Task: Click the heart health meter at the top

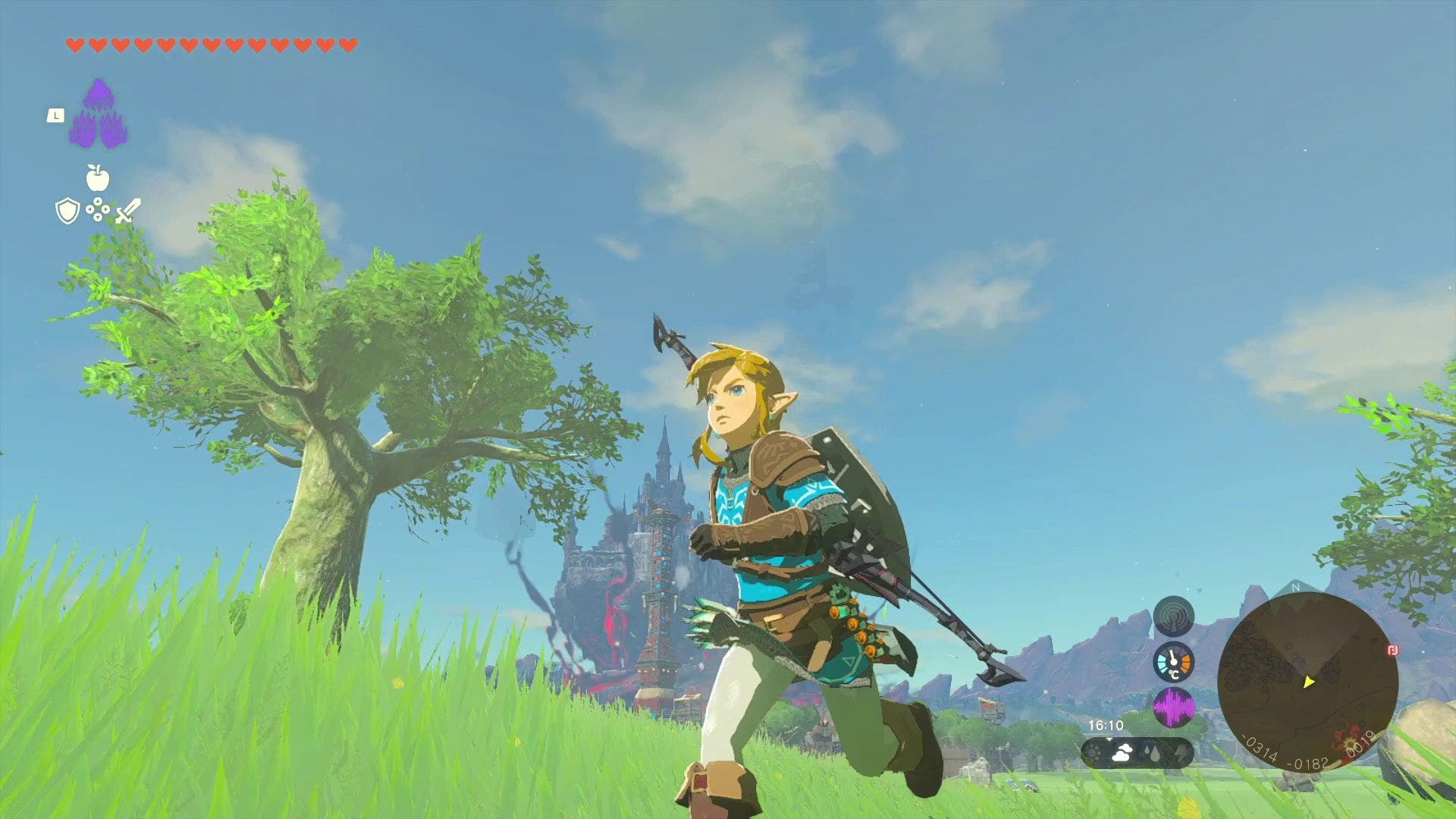Action: [212, 45]
